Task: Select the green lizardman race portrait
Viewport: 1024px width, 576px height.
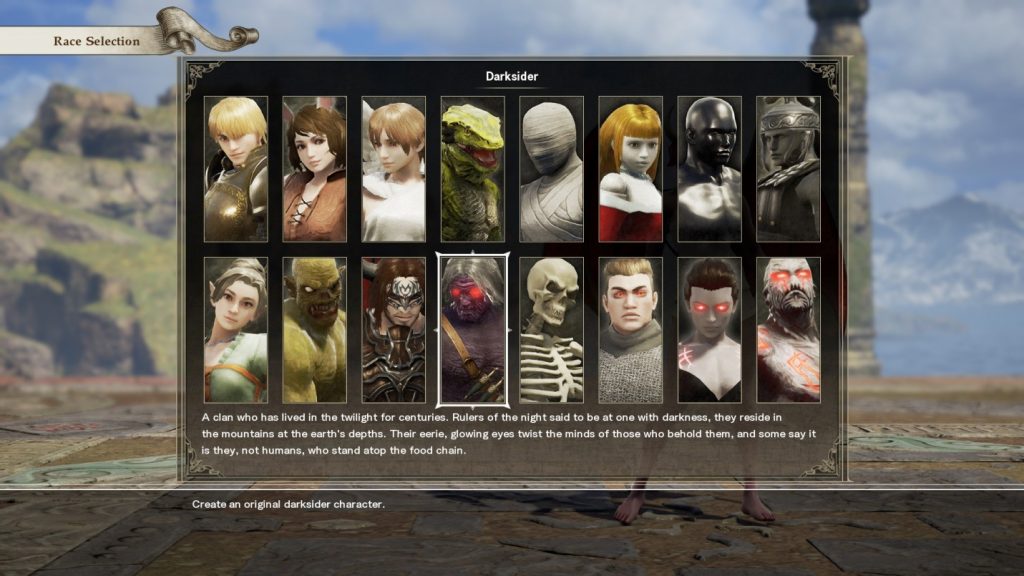Action: click(x=472, y=168)
